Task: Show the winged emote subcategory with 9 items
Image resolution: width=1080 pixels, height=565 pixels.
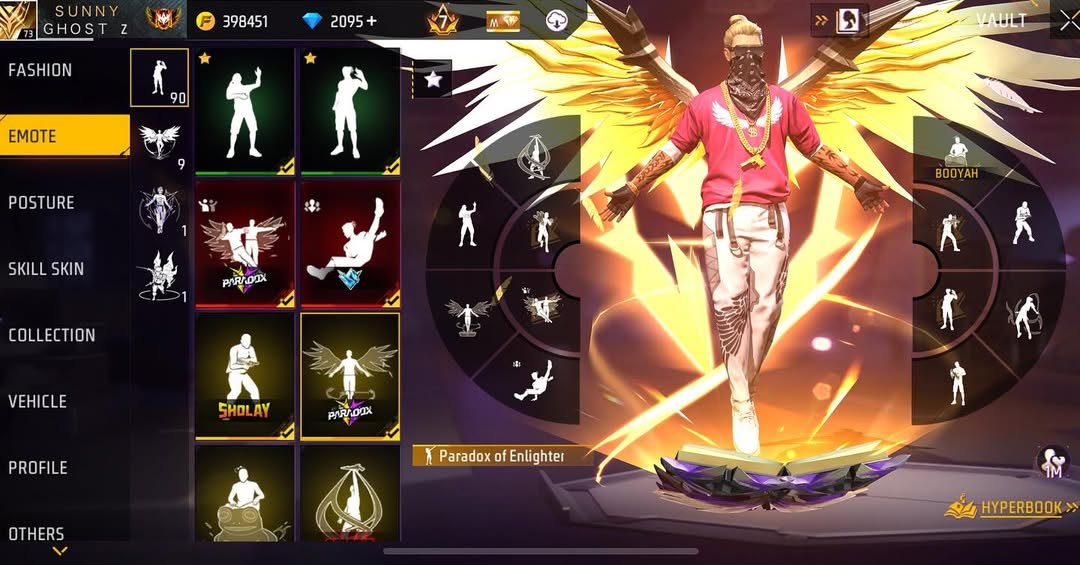Action: click(159, 143)
